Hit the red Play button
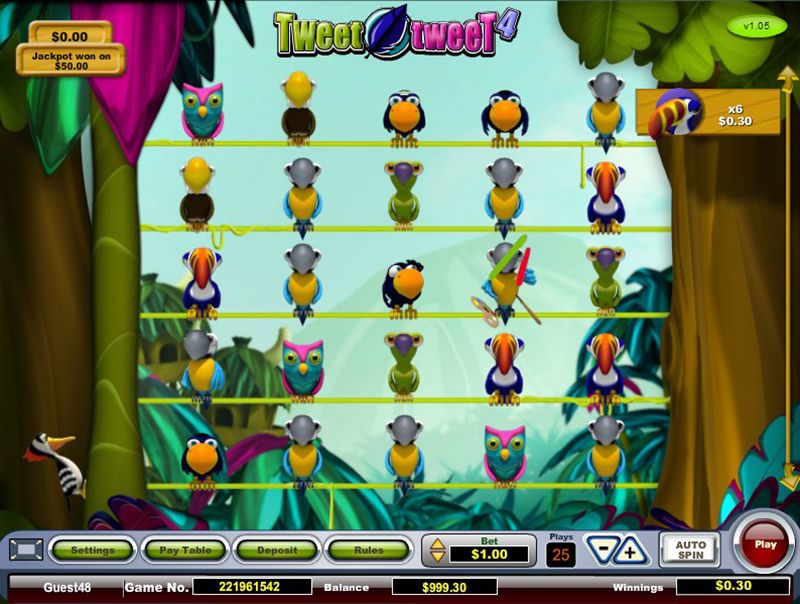Viewport: 800px width, 604px height. [x=765, y=545]
